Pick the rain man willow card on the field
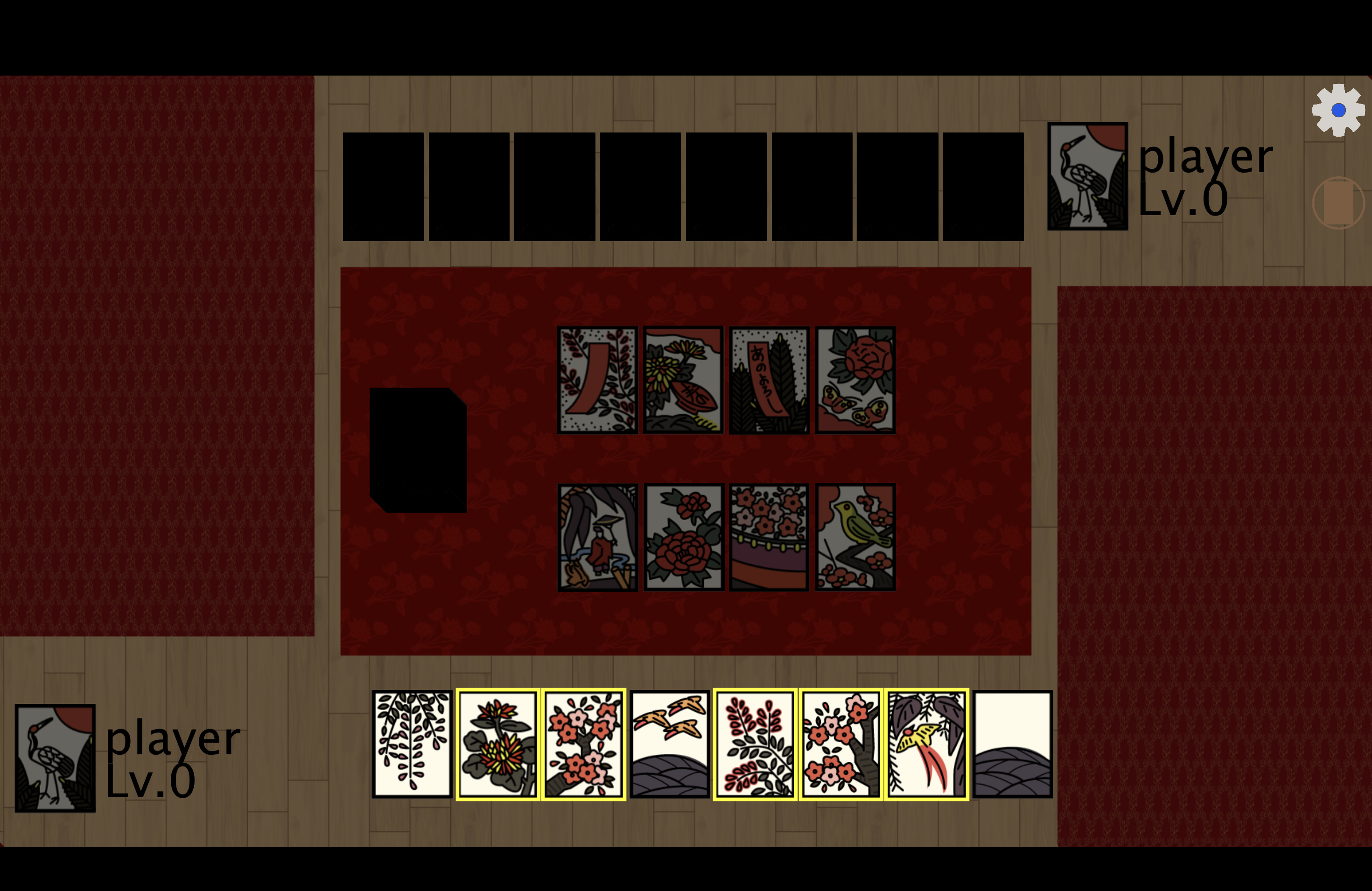 point(598,537)
